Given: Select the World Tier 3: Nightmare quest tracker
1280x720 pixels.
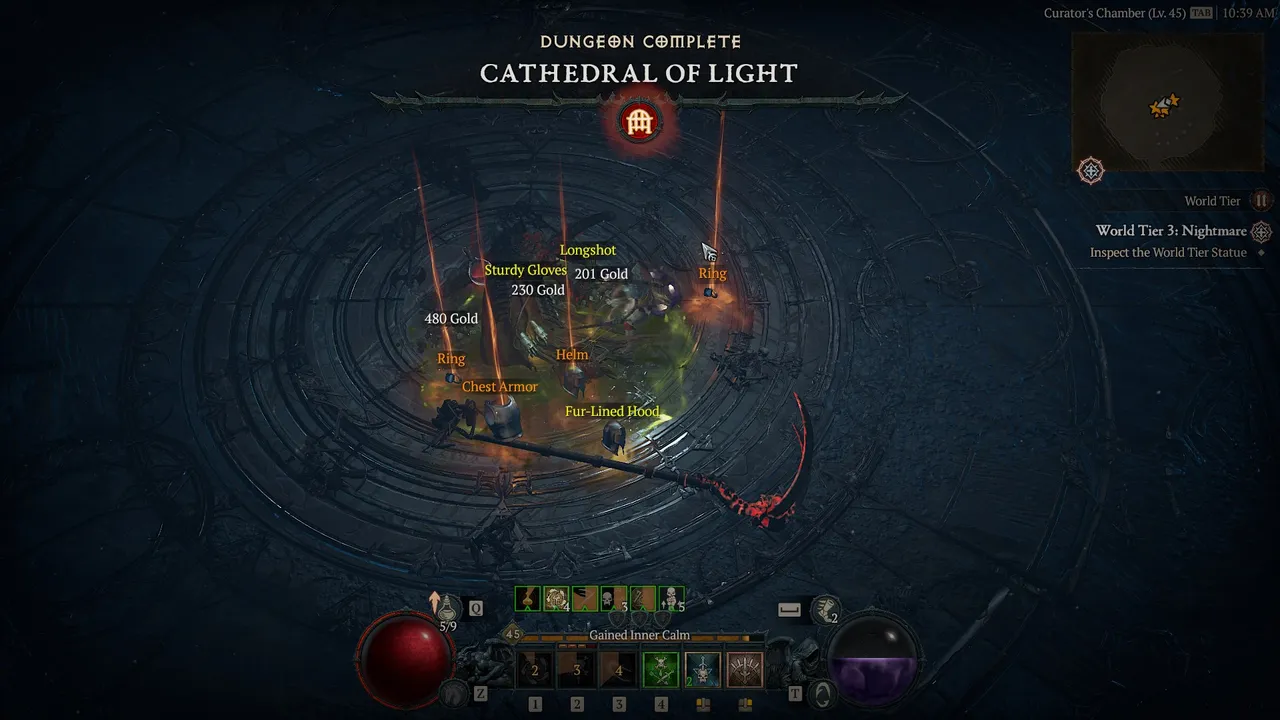Looking at the screenshot, I should [x=1171, y=231].
